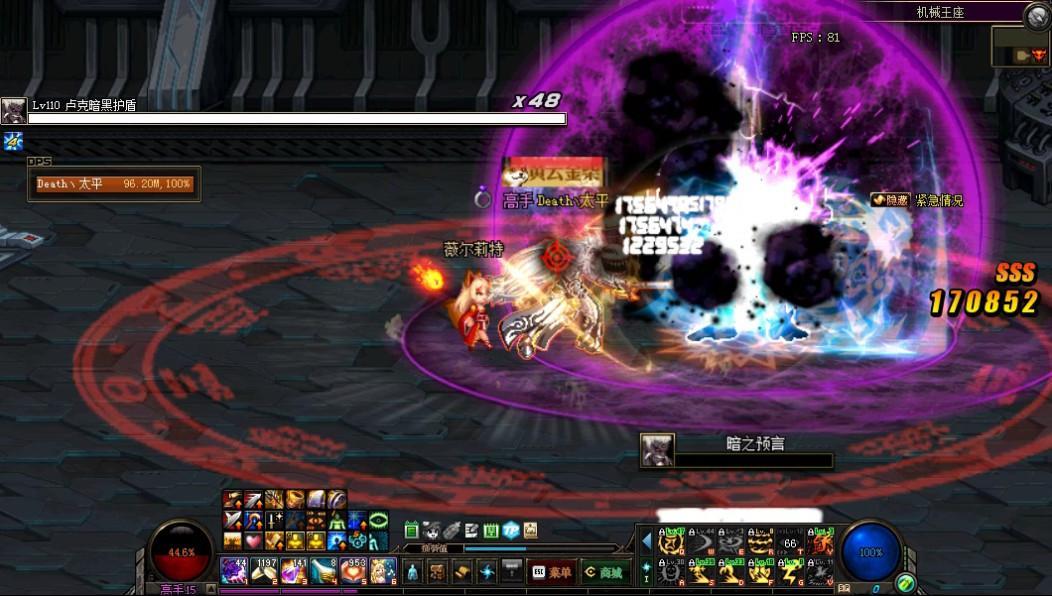This screenshot has height=596, width=1052.
Task: Click the blue left arrow beside skill bar
Action: [646, 541]
